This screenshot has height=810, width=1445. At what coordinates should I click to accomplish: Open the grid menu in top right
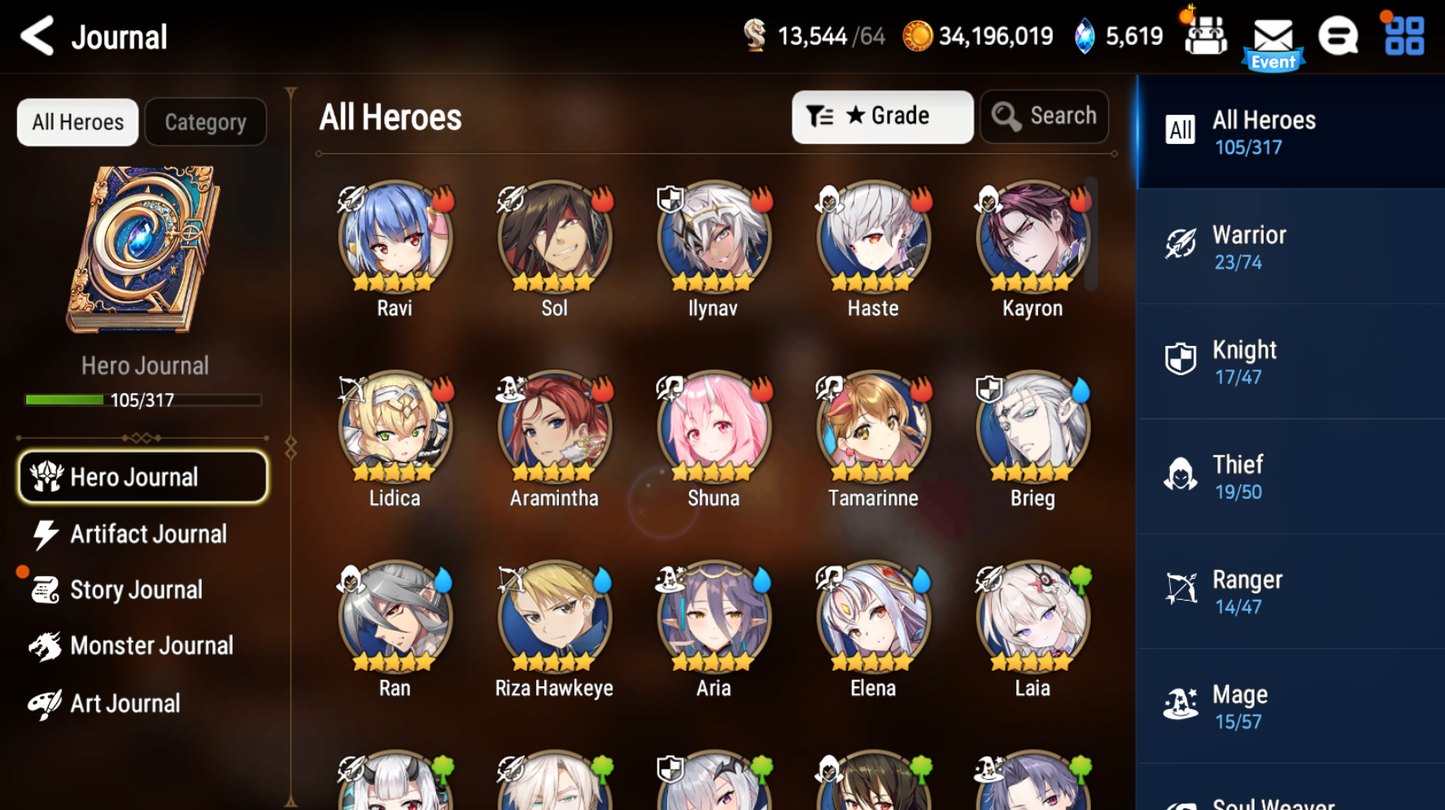[1402, 36]
